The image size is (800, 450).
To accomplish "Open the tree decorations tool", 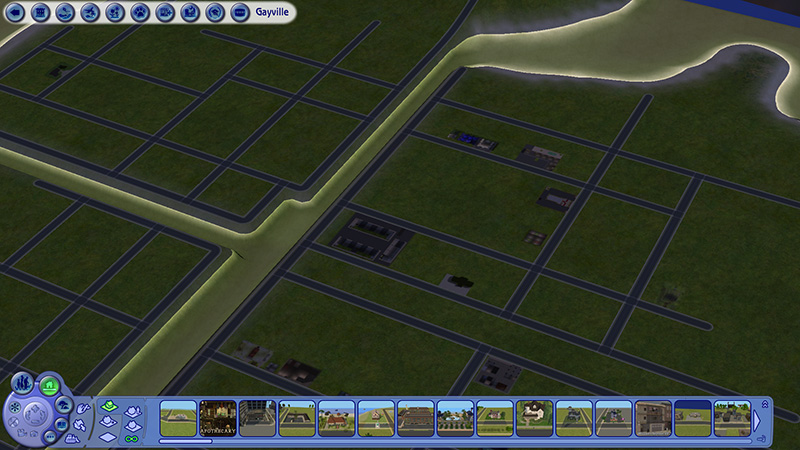I will (64, 403).
